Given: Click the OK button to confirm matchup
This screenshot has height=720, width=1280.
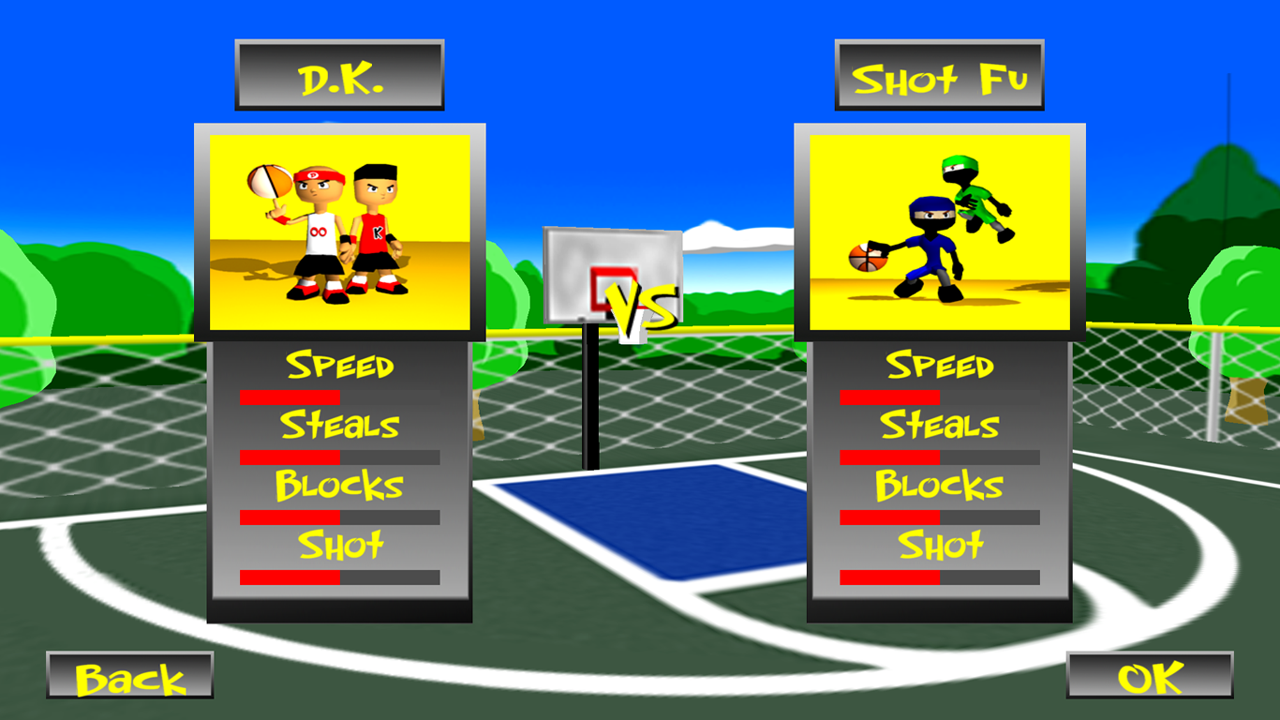Looking at the screenshot, I should click(1148, 676).
